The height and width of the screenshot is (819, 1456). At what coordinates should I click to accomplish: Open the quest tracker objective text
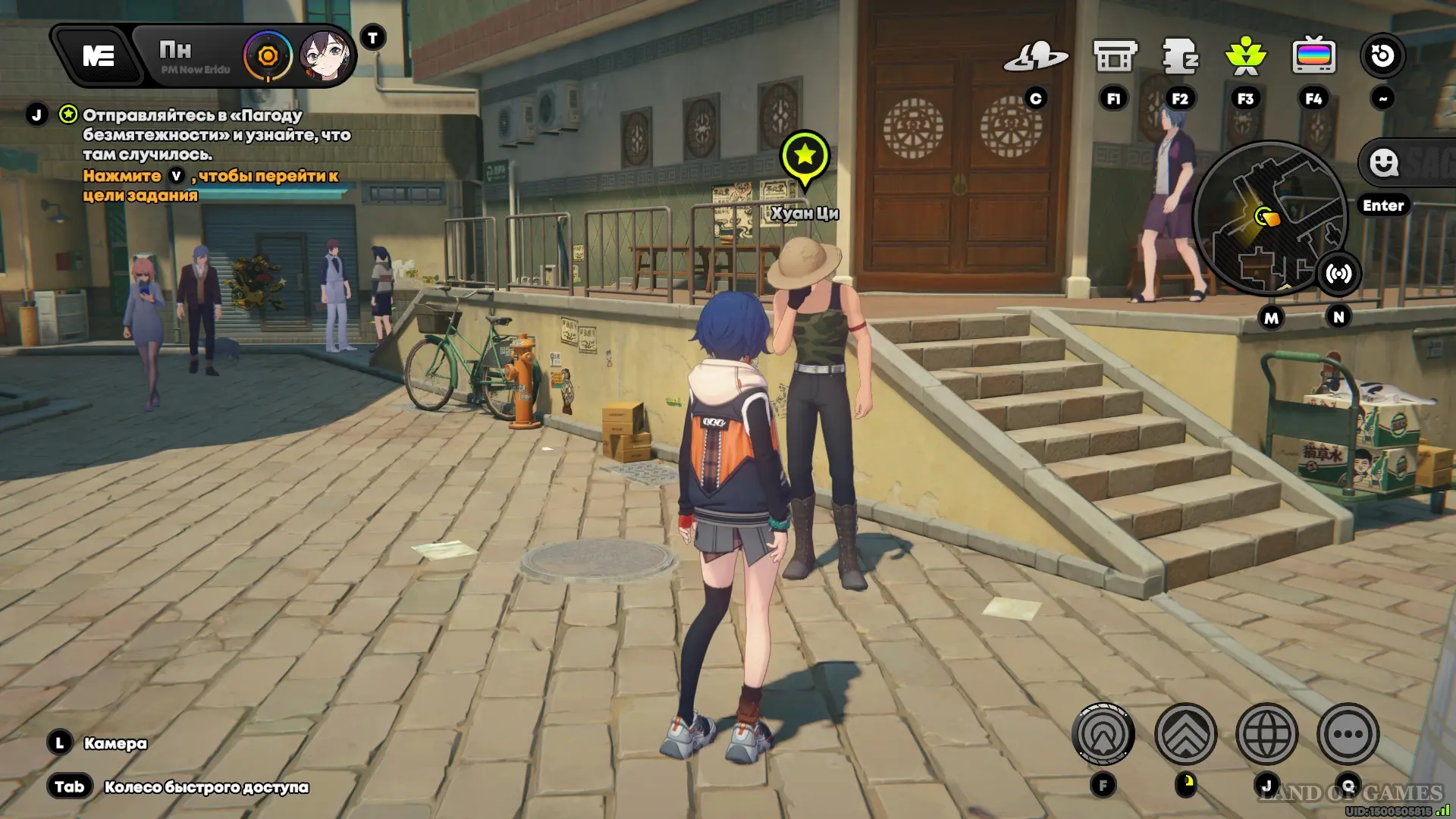216,135
